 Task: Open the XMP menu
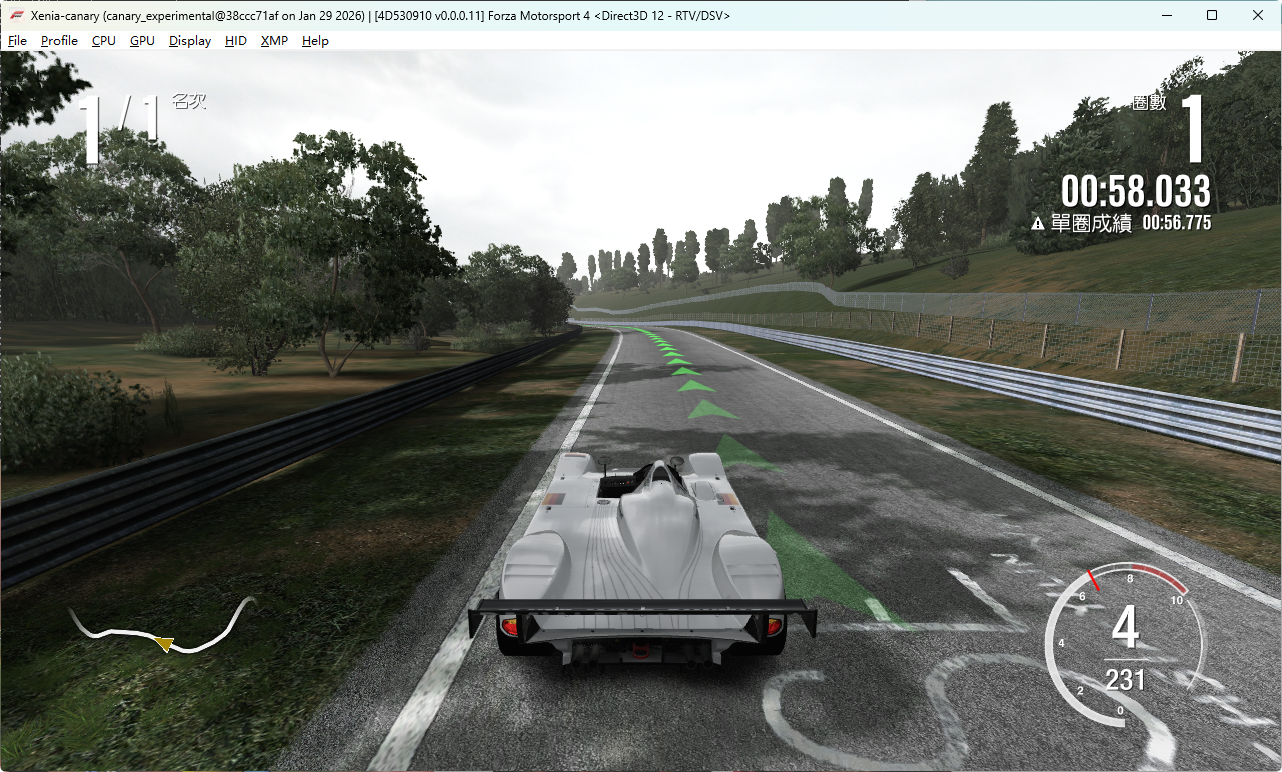(x=274, y=41)
